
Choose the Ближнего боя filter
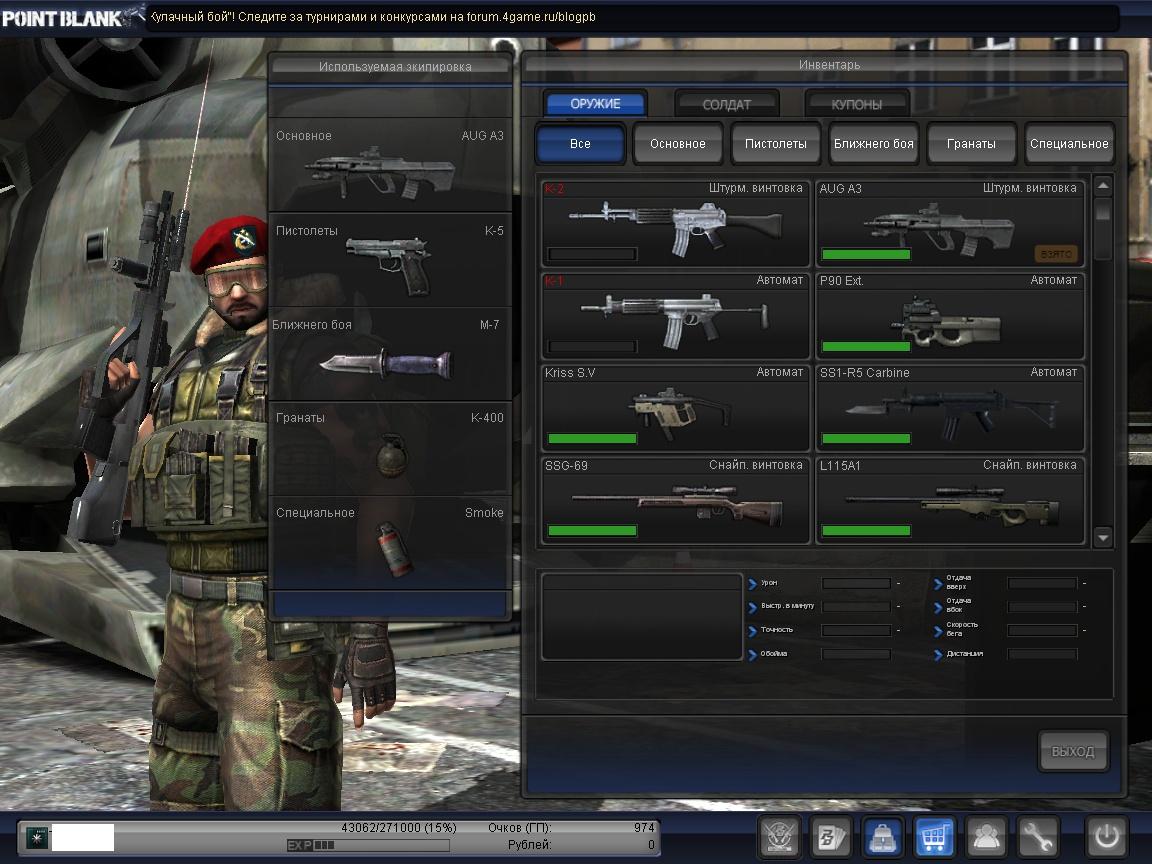pyautogui.click(x=874, y=143)
